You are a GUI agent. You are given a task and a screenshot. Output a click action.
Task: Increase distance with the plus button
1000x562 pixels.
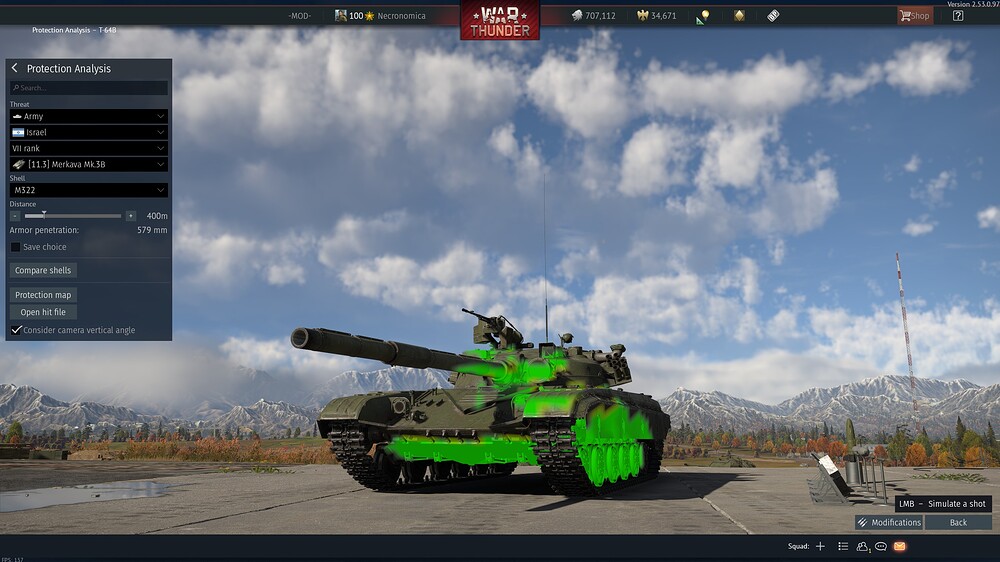pyautogui.click(x=131, y=216)
